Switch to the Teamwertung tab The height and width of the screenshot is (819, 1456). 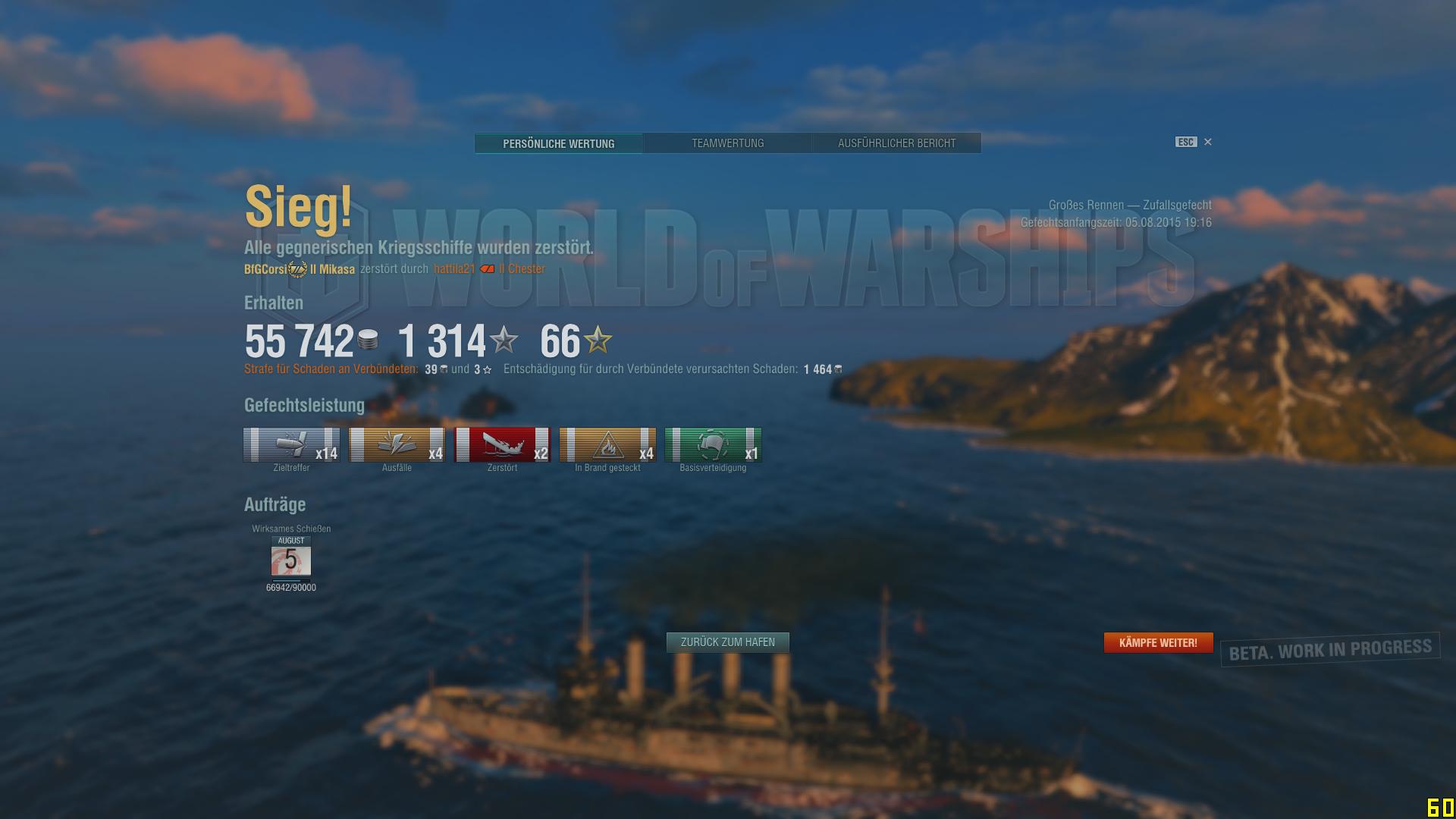pos(727,143)
